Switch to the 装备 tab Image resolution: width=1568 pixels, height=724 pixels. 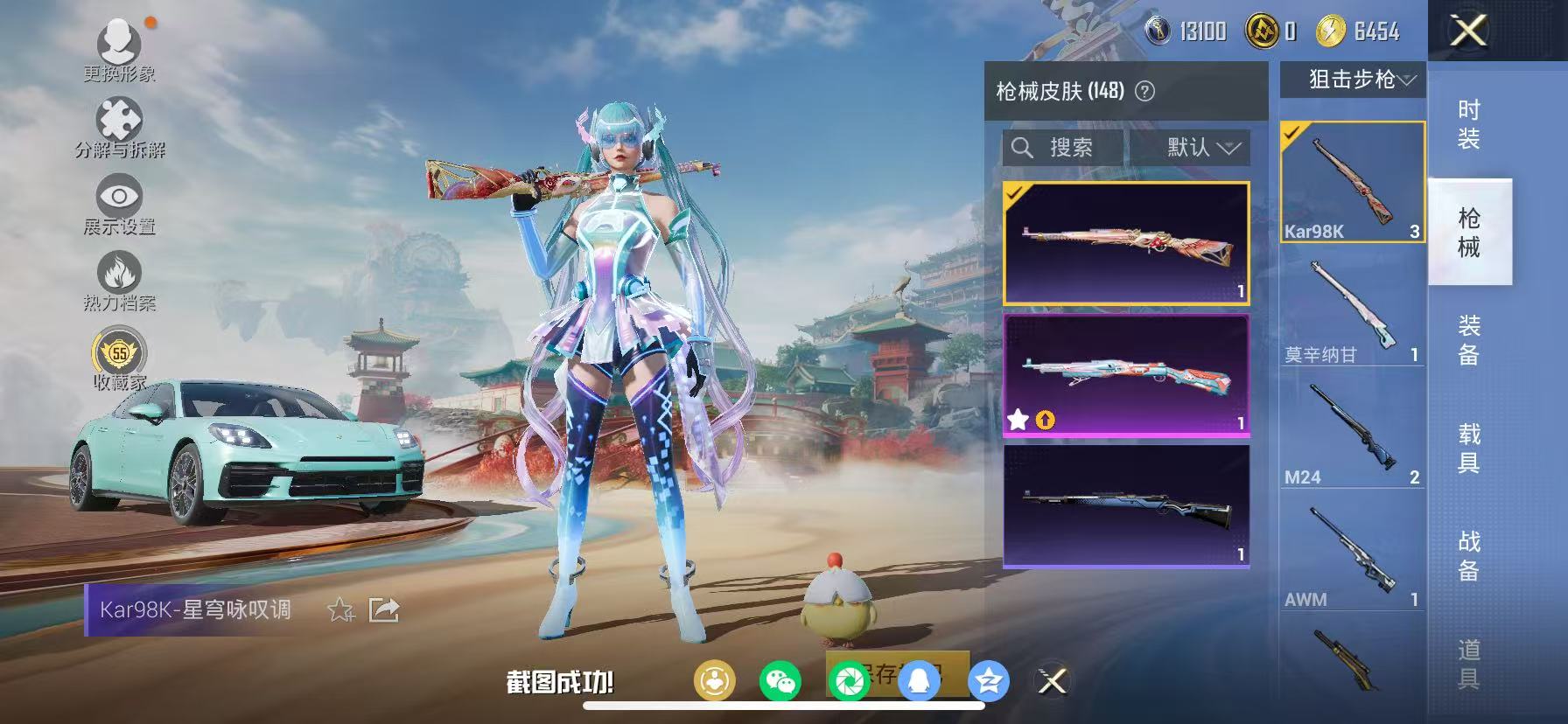tap(1470, 339)
